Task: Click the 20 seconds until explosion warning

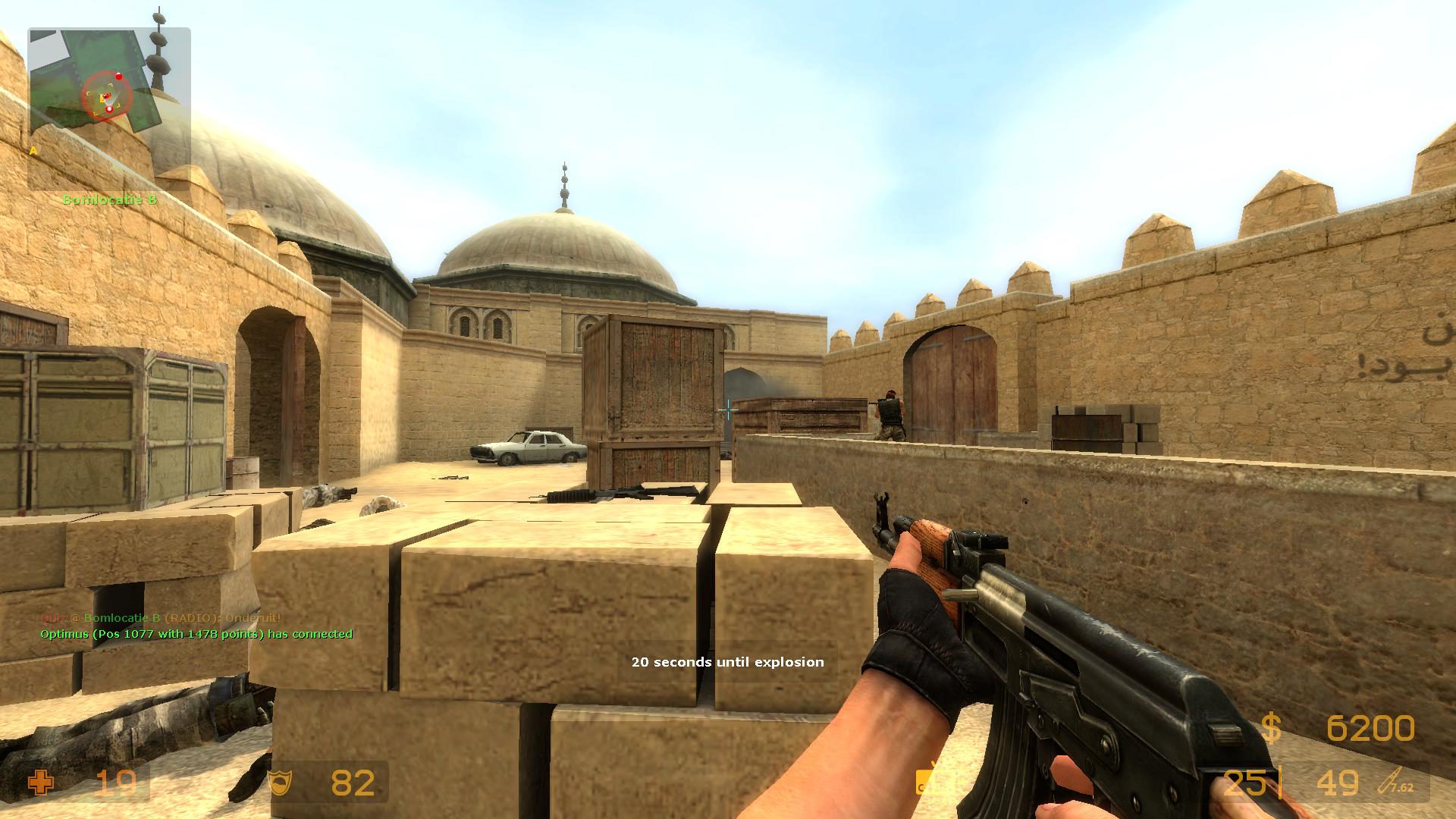Action: pyautogui.click(x=726, y=661)
